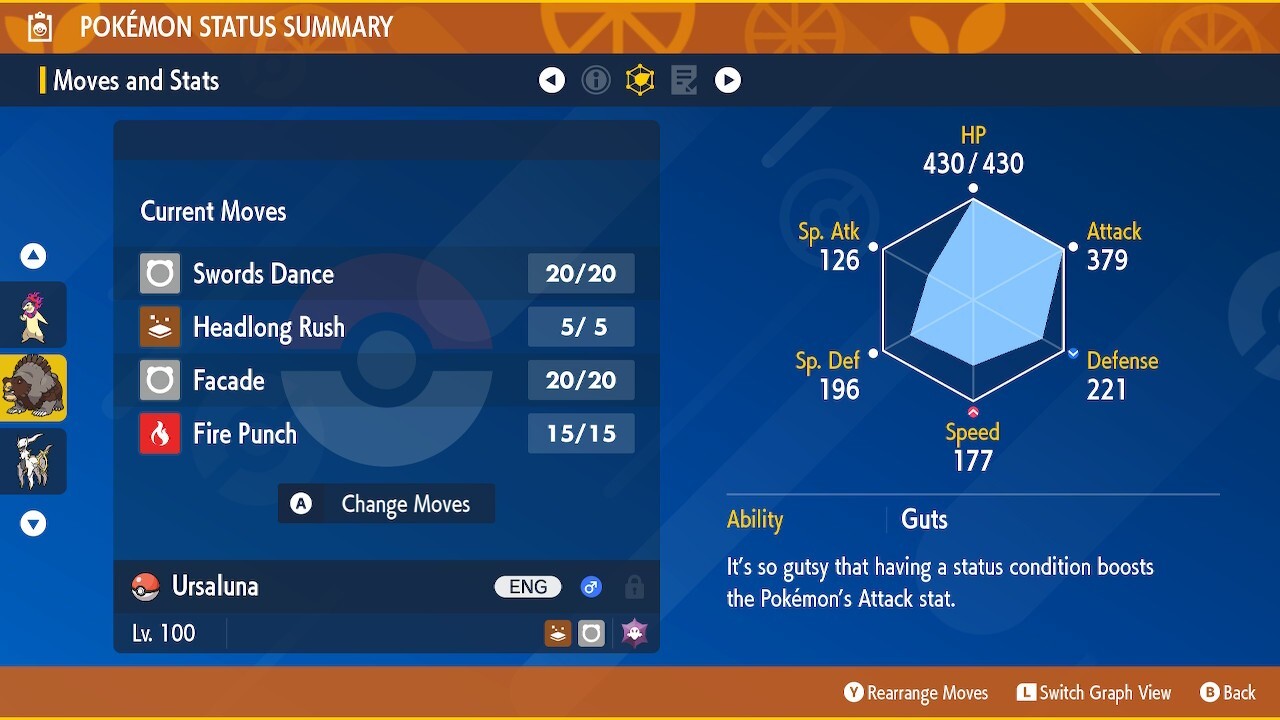The height and width of the screenshot is (720, 1280).
Task: Open Change Moves
Action: [386, 504]
